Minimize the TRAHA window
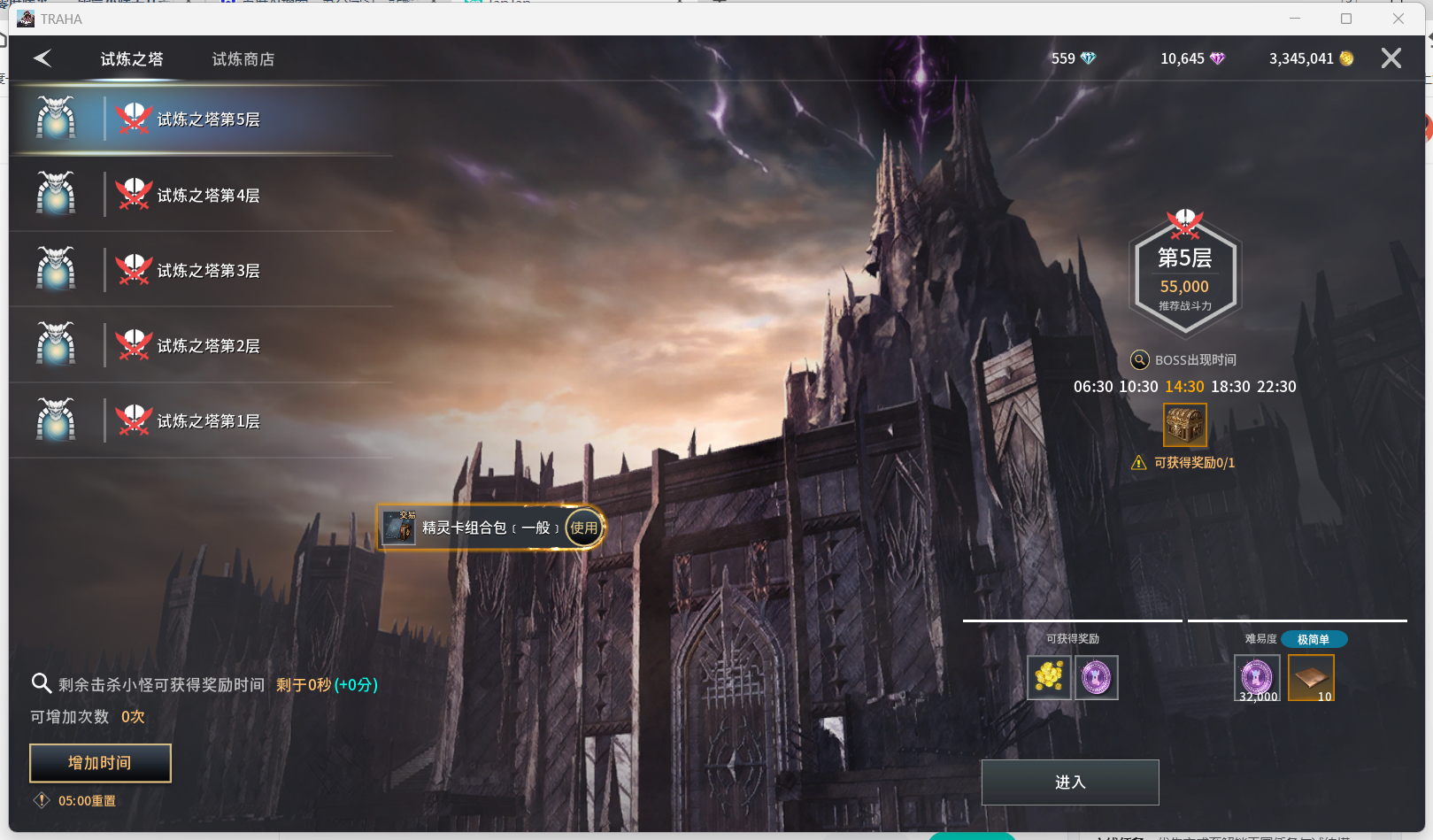Image resolution: width=1433 pixels, height=840 pixels. click(1295, 19)
